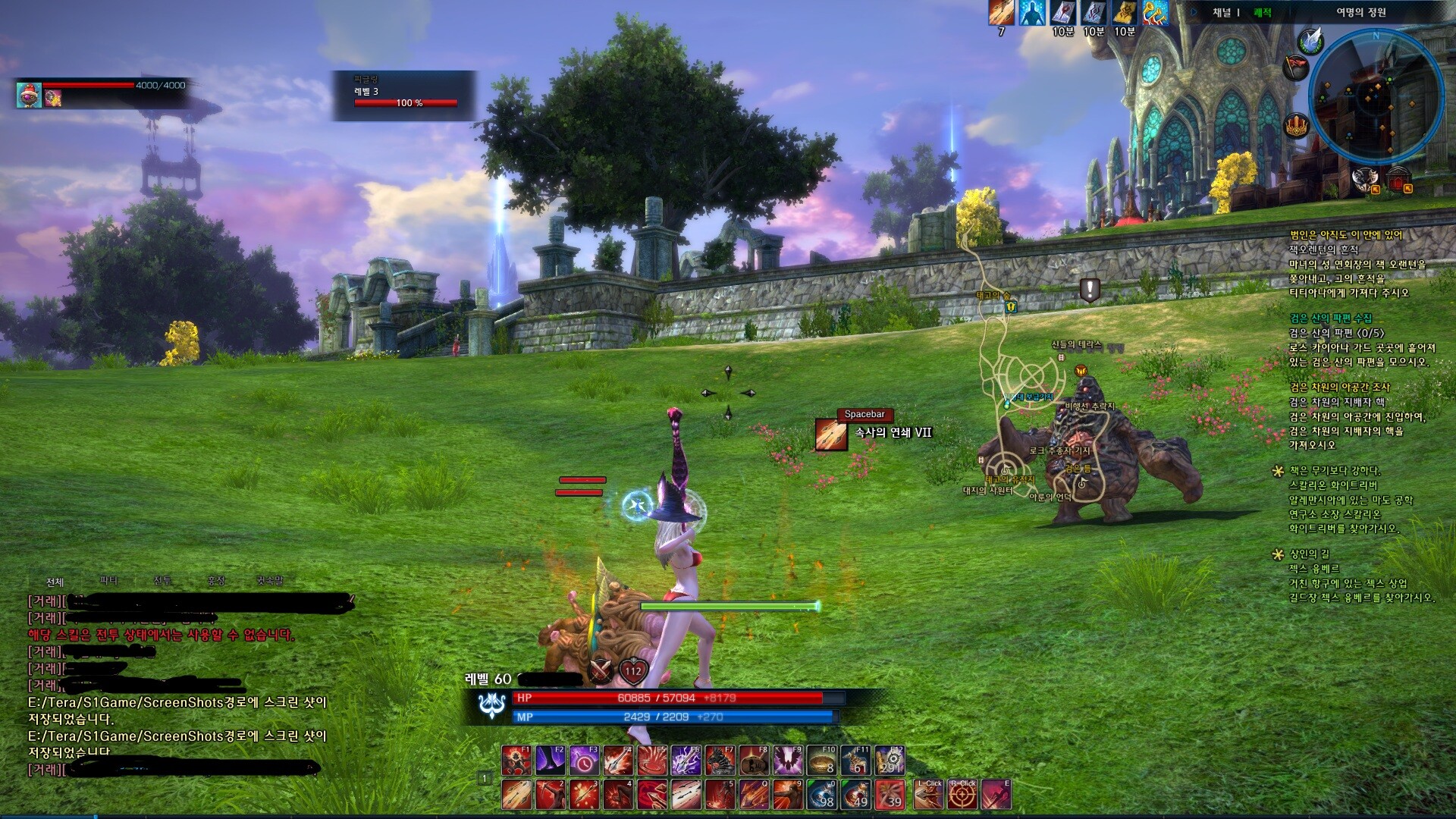Viewport: 1456px width, 819px height.
Task: Open the crossed axes icon below minimap
Action: pos(1364,180)
